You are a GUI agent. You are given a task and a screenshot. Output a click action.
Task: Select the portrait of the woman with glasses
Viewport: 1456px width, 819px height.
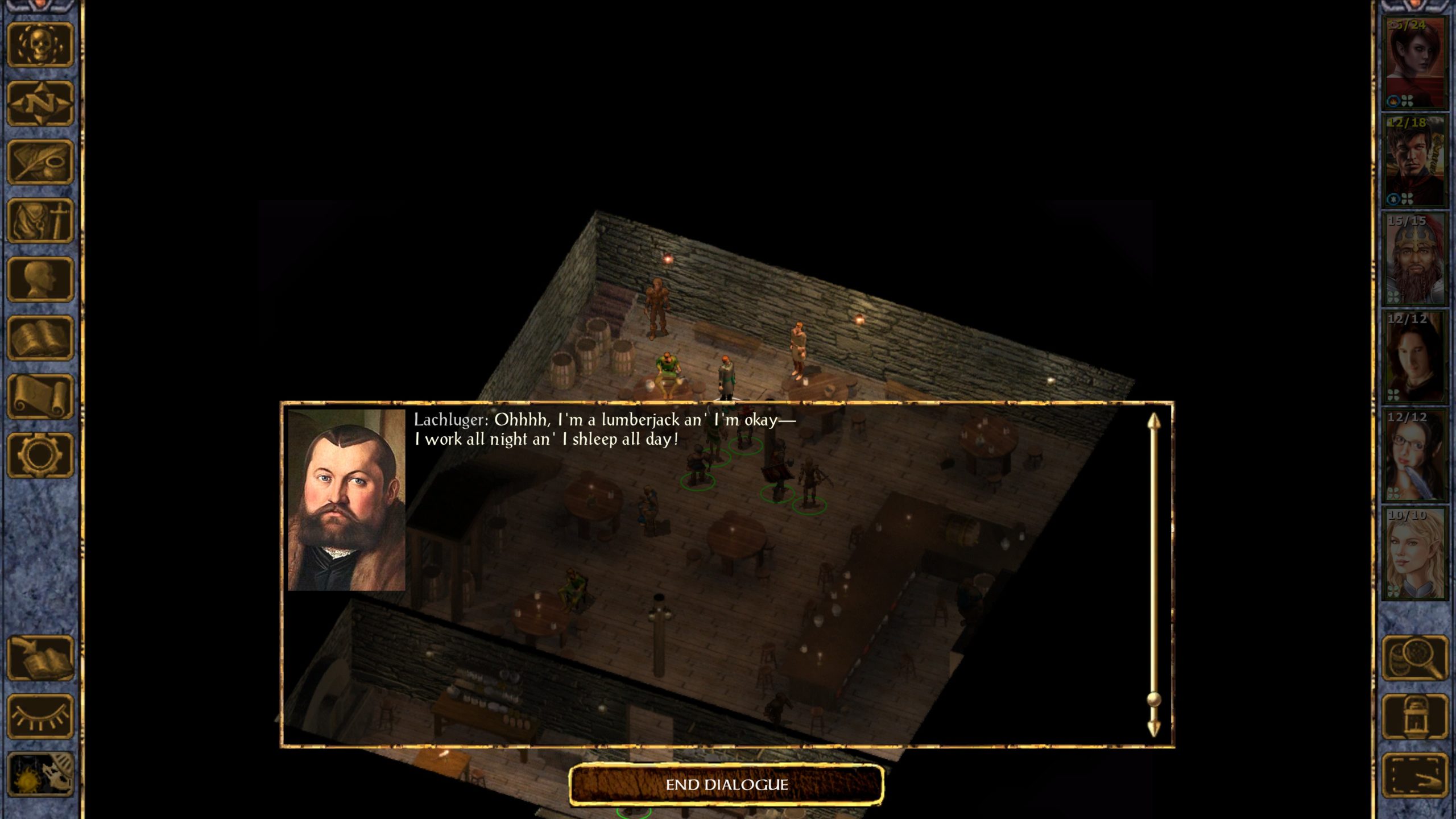click(1414, 456)
